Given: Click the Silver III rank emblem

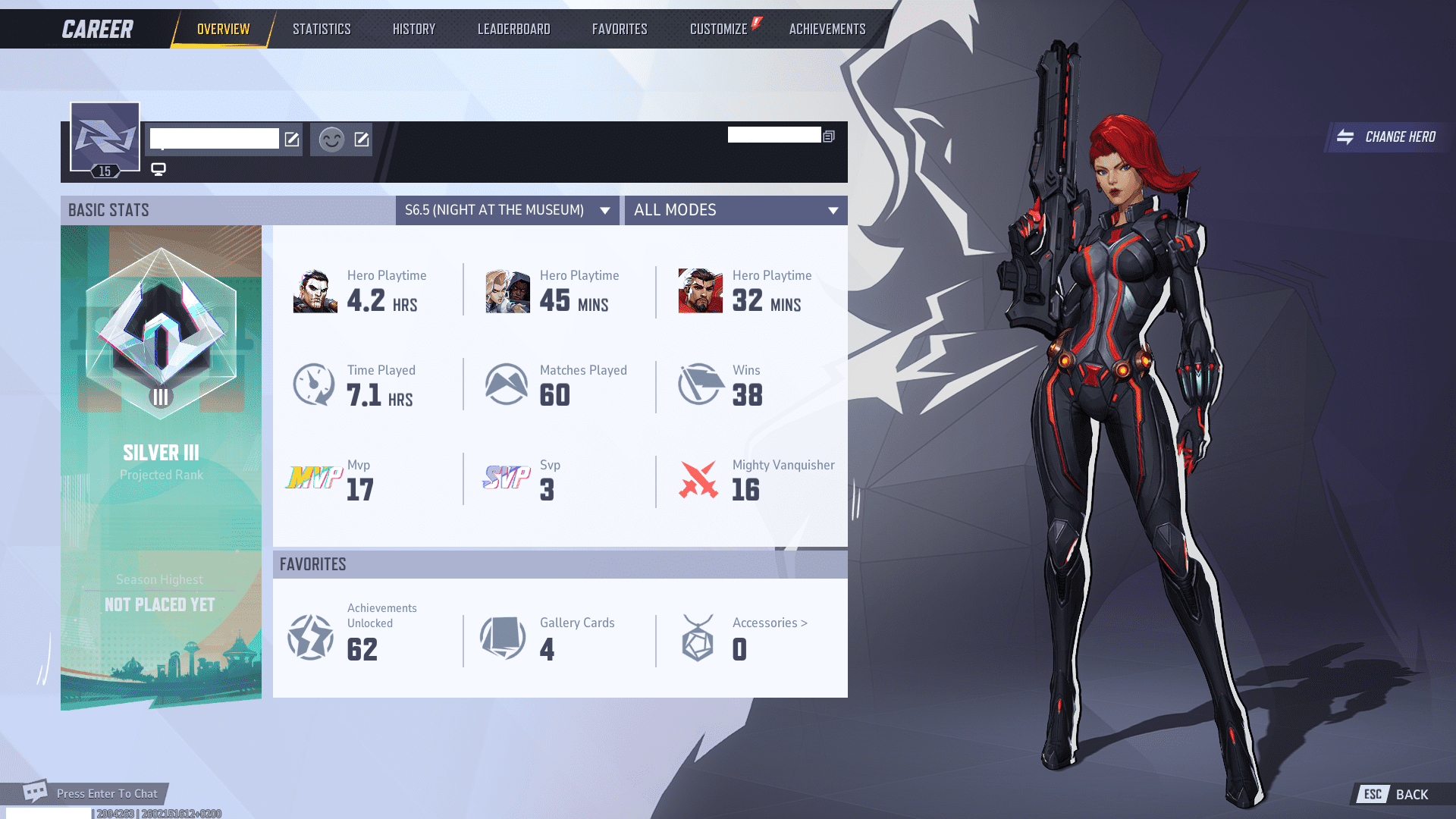Looking at the screenshot, I should point(160,334).
